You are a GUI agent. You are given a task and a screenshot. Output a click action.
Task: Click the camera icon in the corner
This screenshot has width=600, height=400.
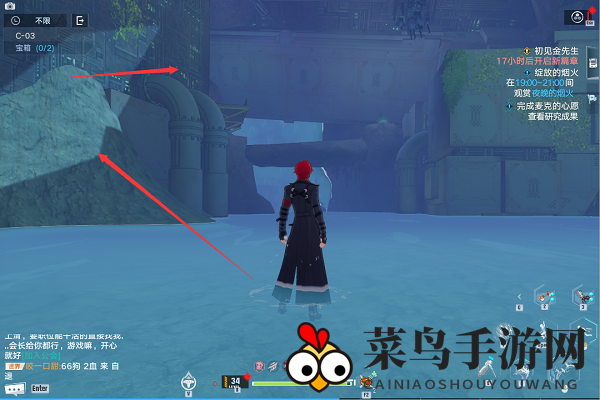point(10,5)
